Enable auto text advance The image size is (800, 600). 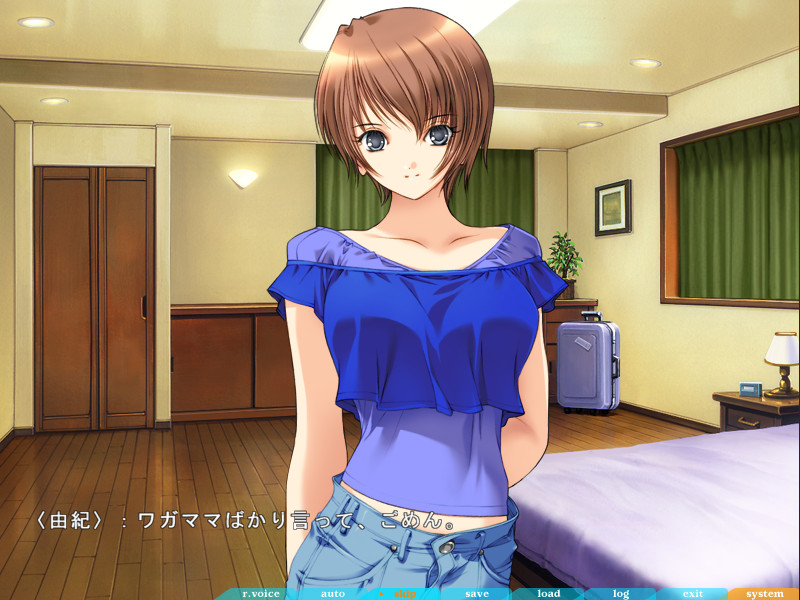[333, 593]
